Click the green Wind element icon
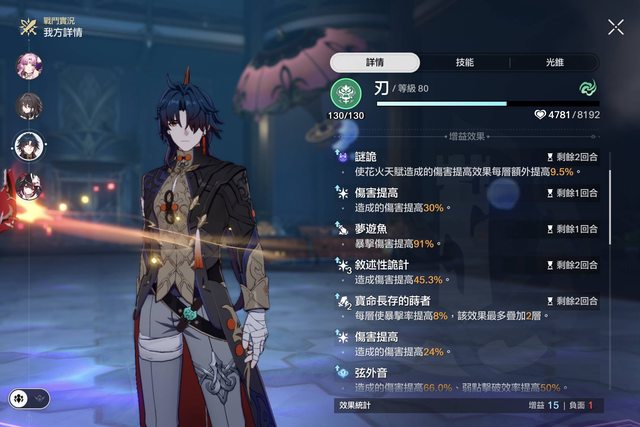The width and height of the screenshot is (640, 427). coord(587,88)
